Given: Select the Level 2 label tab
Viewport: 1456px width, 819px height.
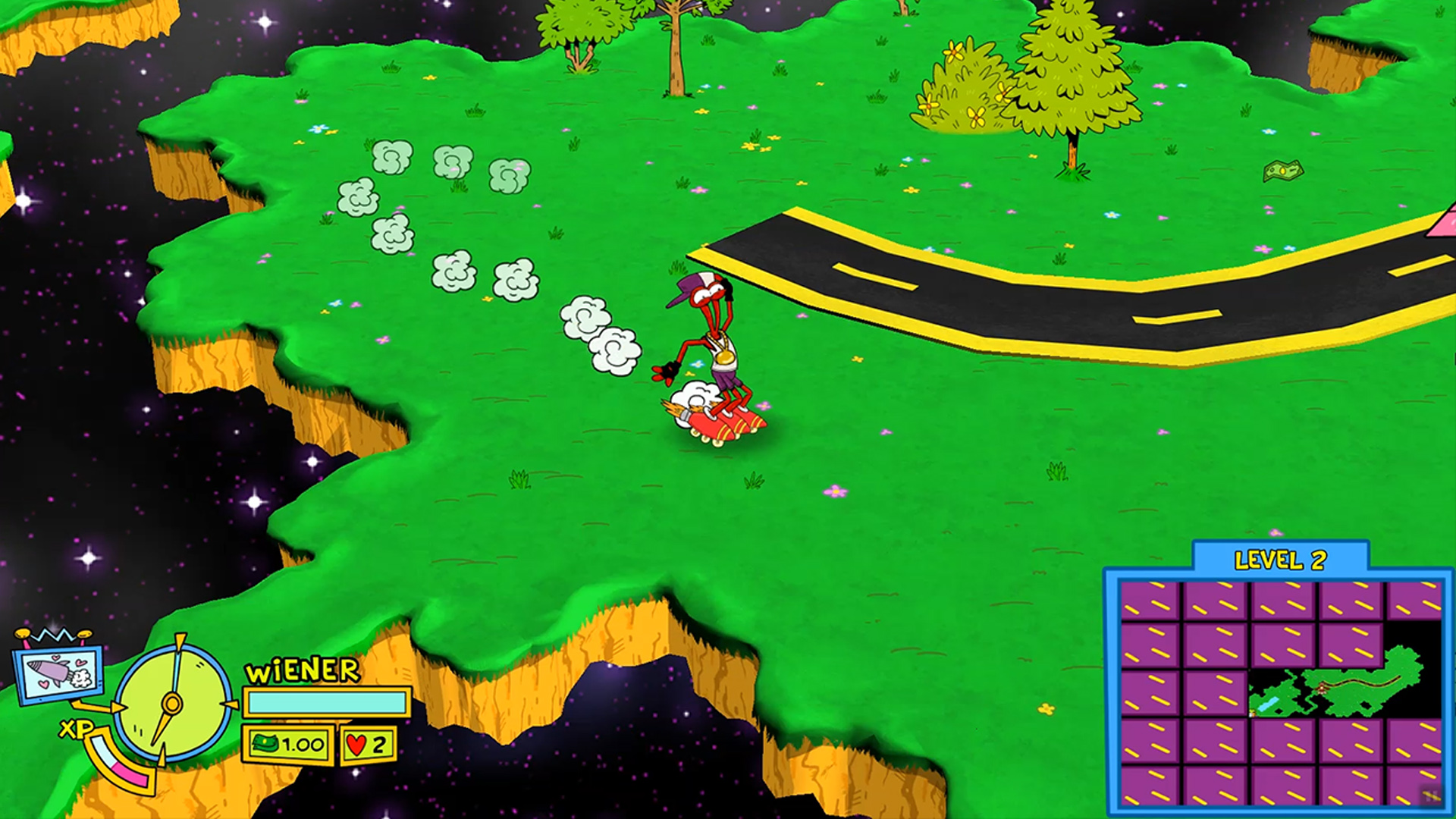Looking at the screenshot, I should coord(1280,560).
